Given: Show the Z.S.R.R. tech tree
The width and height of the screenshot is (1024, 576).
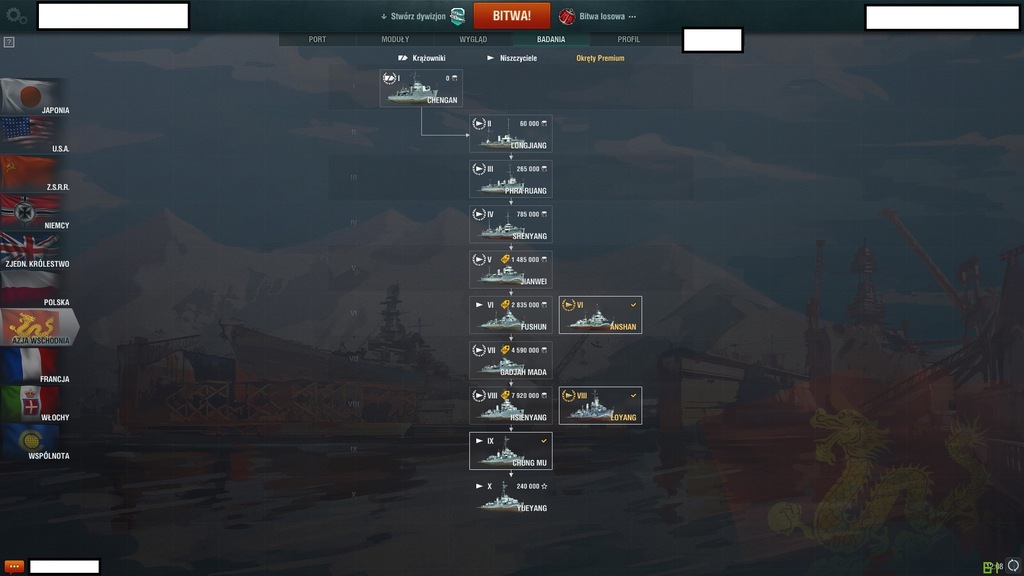Looking at the screenshot, I should (35, 174).
